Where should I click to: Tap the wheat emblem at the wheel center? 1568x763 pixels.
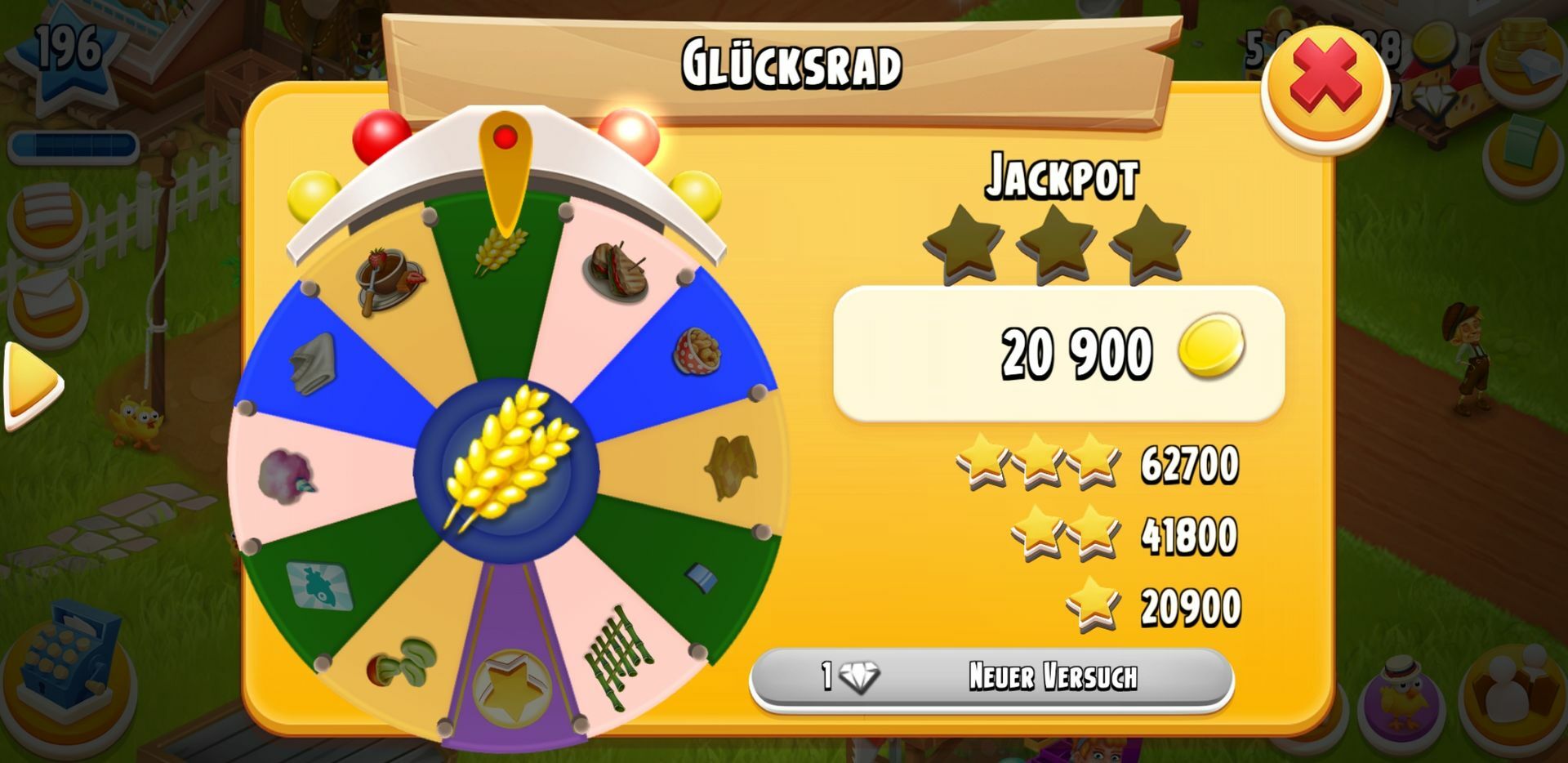507,467
